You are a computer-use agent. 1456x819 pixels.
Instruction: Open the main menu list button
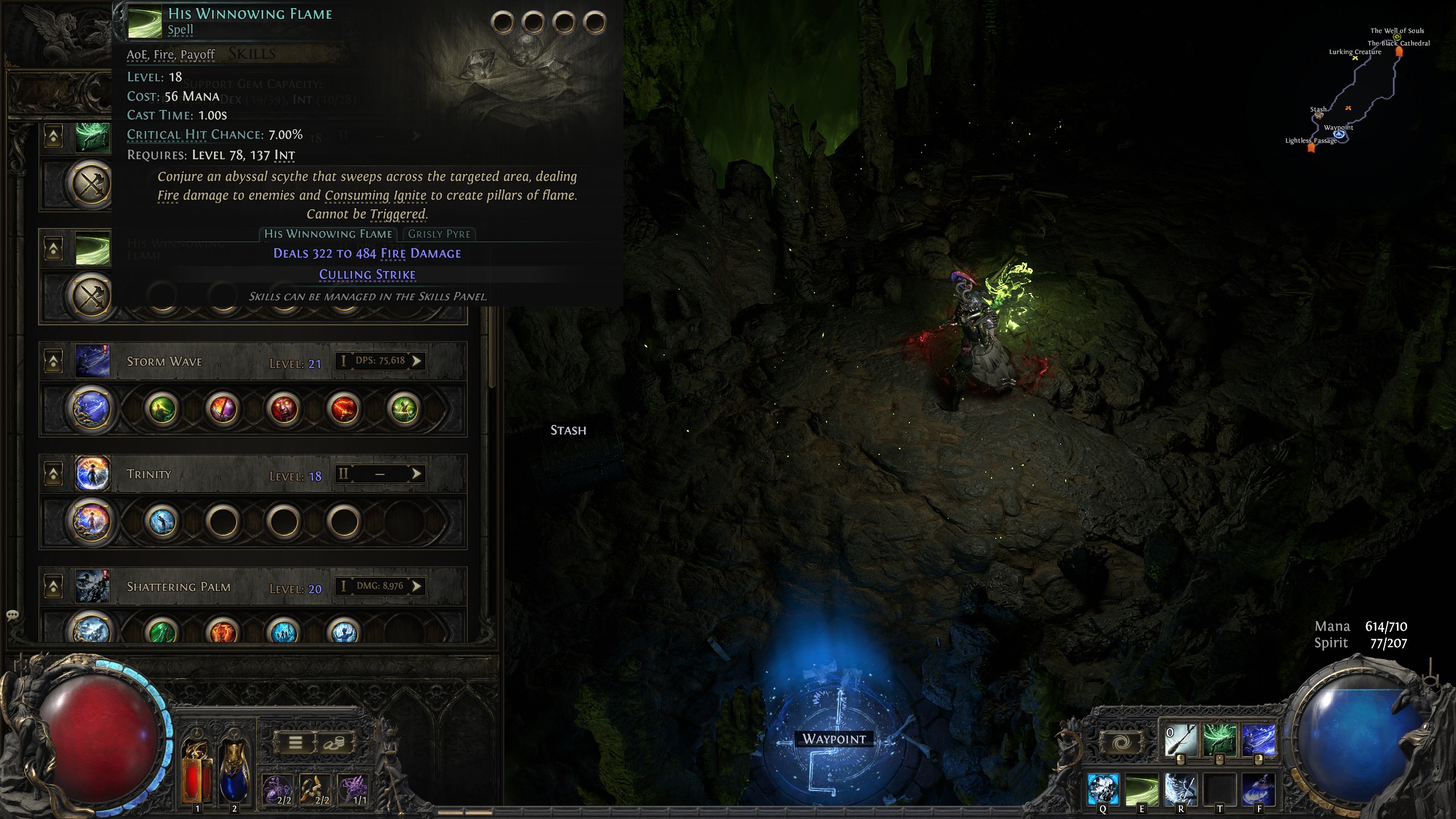(x=295, y=742)
